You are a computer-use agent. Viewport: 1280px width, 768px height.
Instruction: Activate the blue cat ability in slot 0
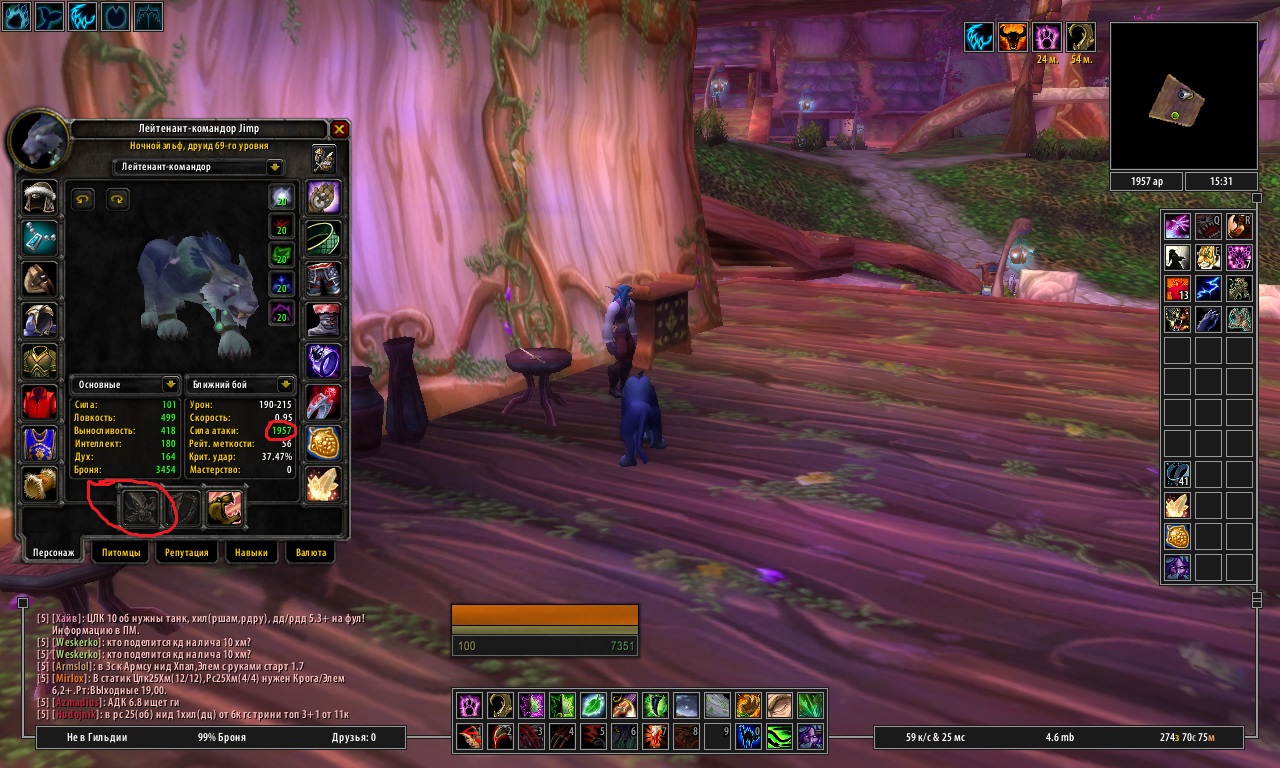749,738
